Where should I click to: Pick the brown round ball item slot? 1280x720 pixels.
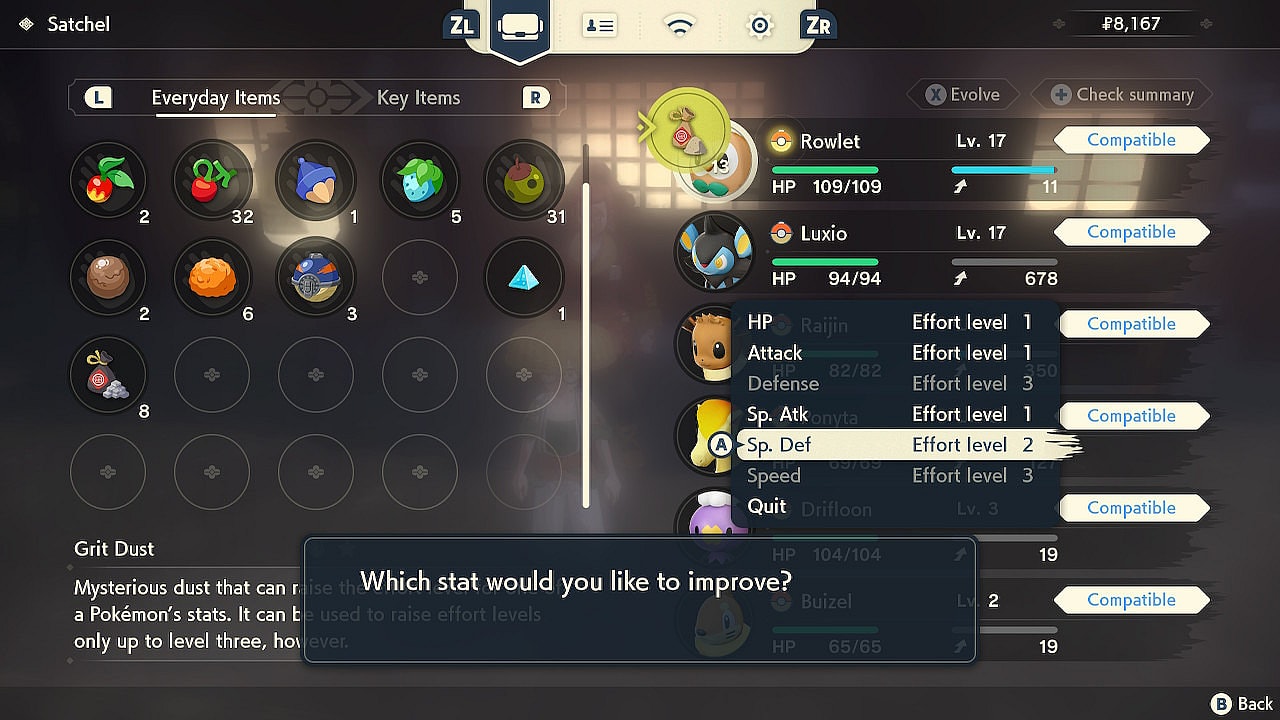108,277
